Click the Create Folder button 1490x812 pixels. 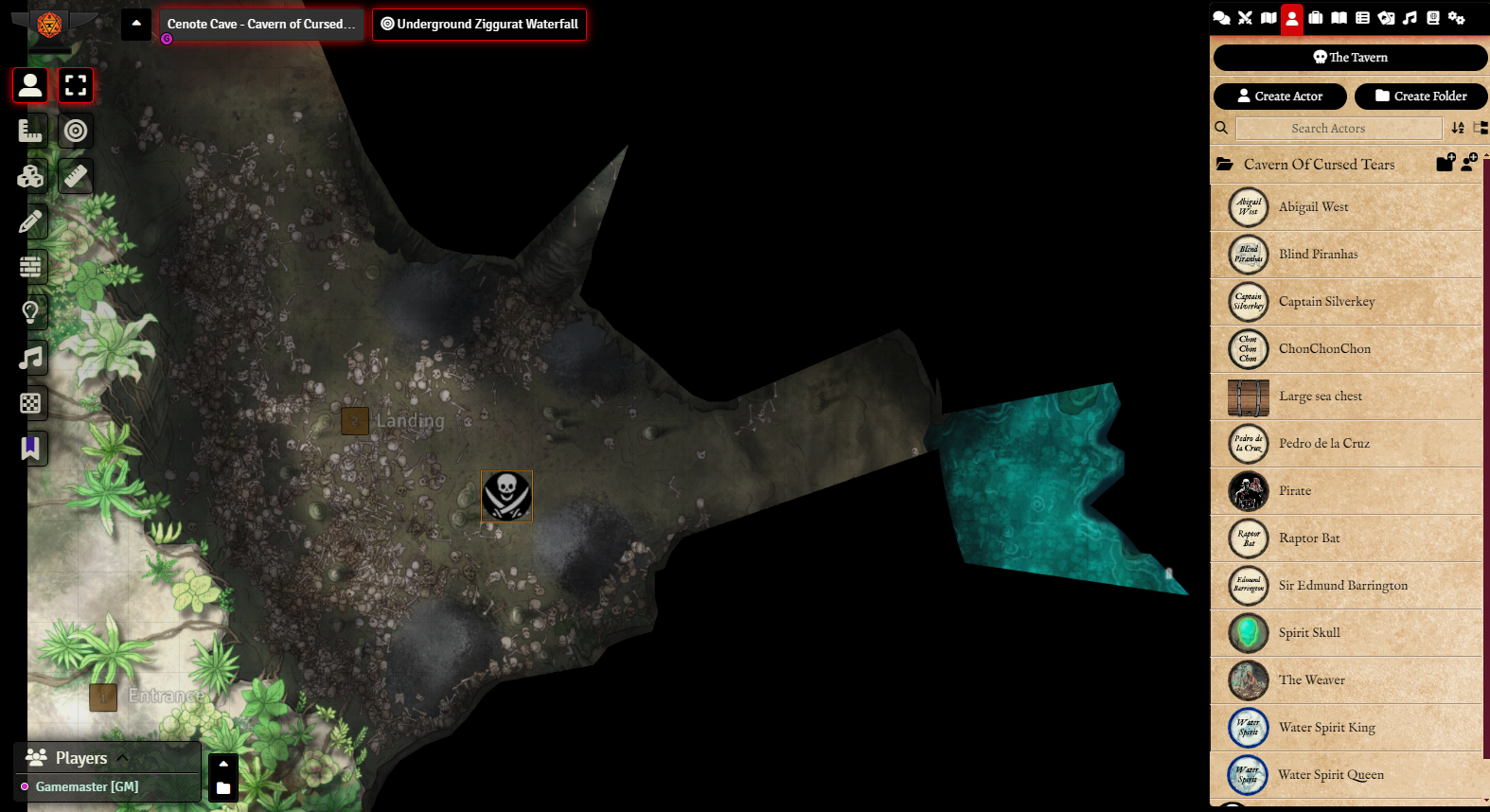(1421, 97)
